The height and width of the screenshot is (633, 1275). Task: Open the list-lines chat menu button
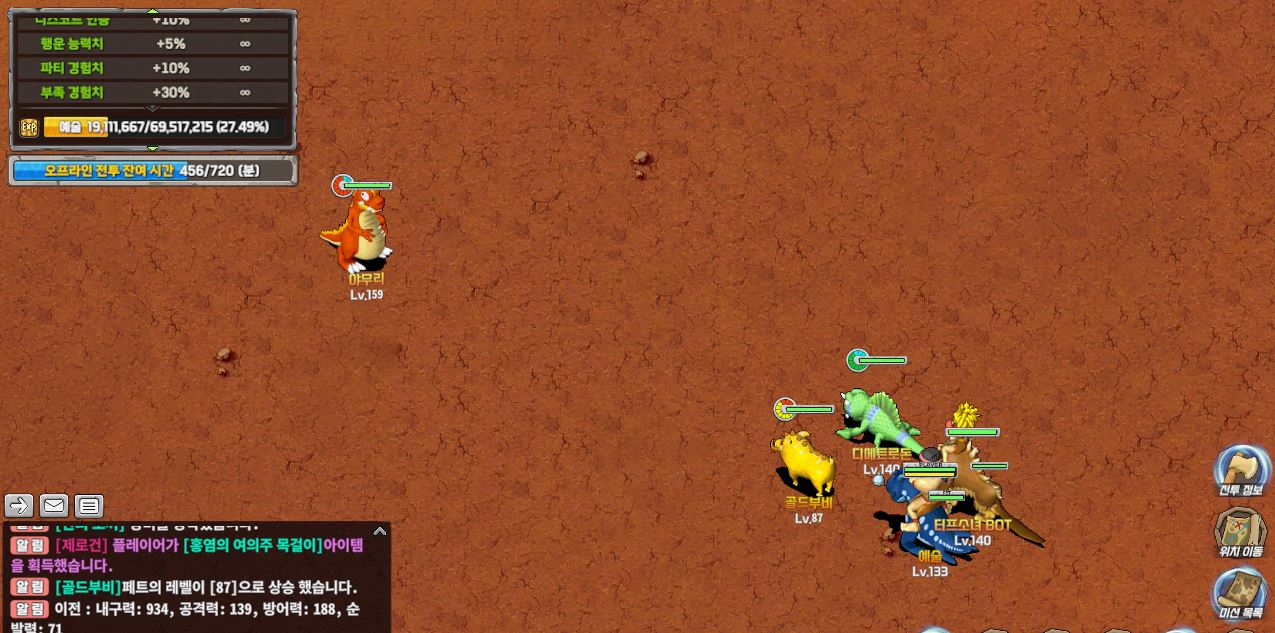pyautogui.click(x=89, y=505)
